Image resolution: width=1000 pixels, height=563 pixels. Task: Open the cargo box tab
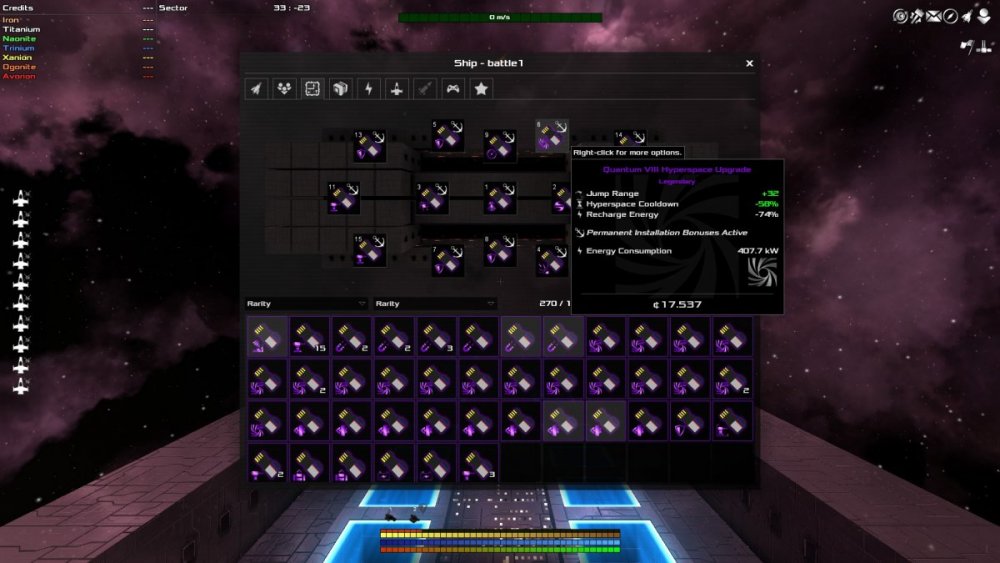[341, 89]
